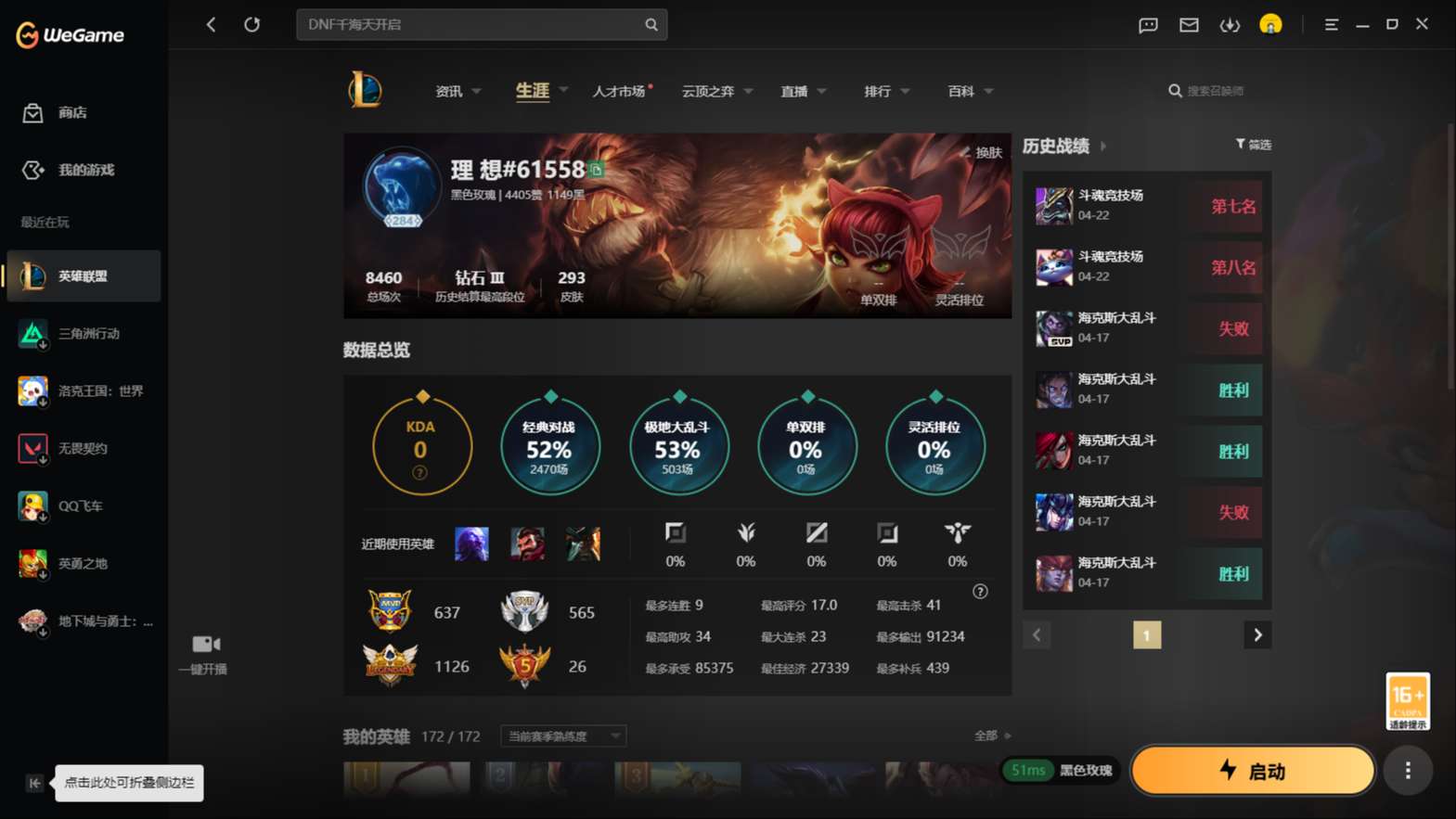Expand the 直播 dropdown arrow

coord(822,91)
